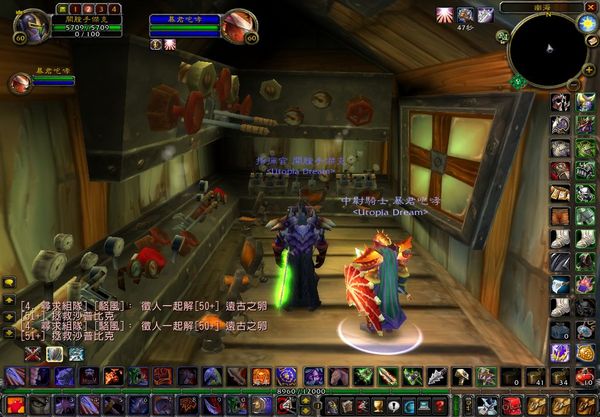
Task: Select tab number 4 above player frame
Action: 114,9
